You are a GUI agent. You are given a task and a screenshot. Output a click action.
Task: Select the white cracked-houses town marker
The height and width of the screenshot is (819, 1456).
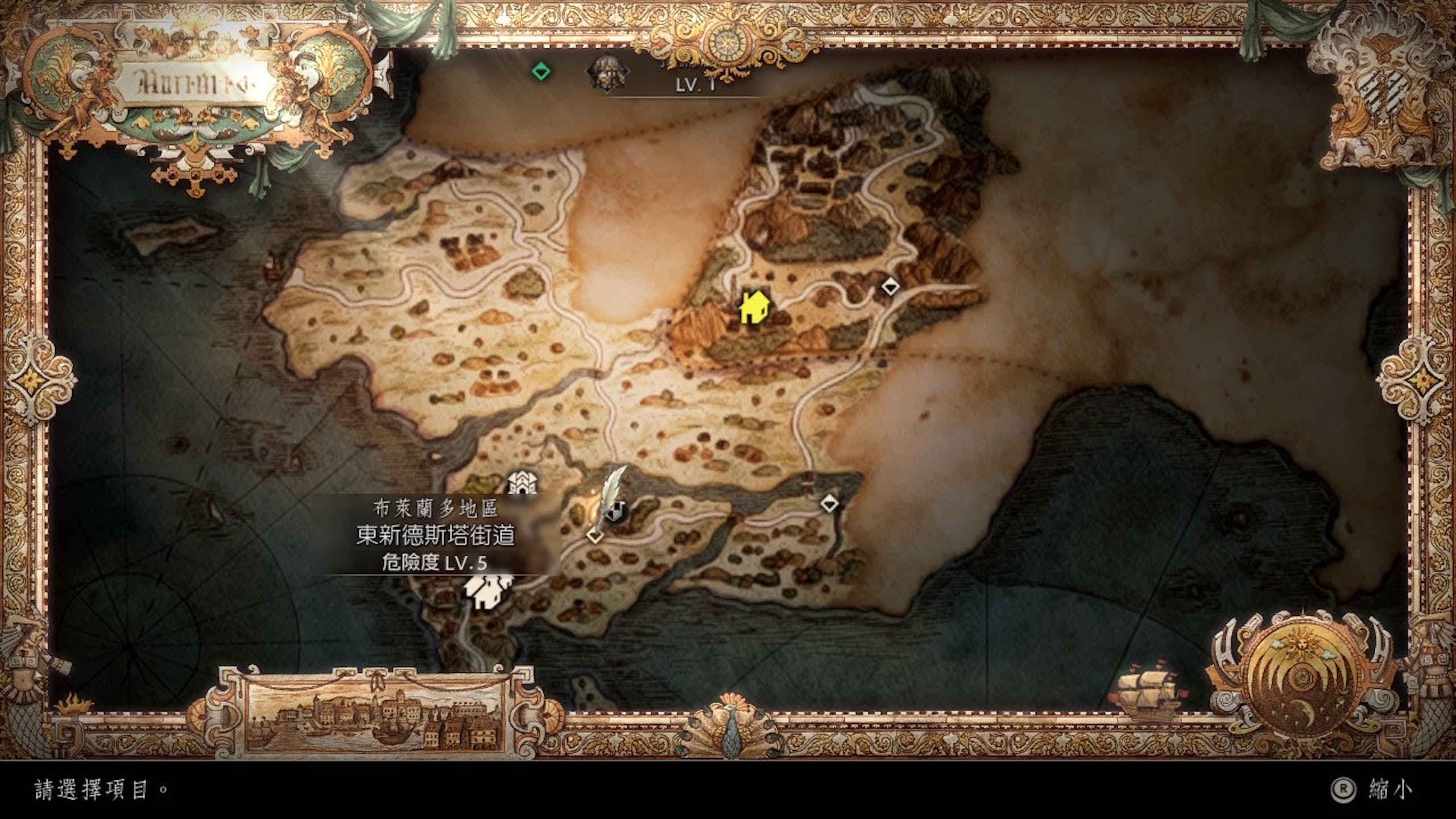point(487,590)
